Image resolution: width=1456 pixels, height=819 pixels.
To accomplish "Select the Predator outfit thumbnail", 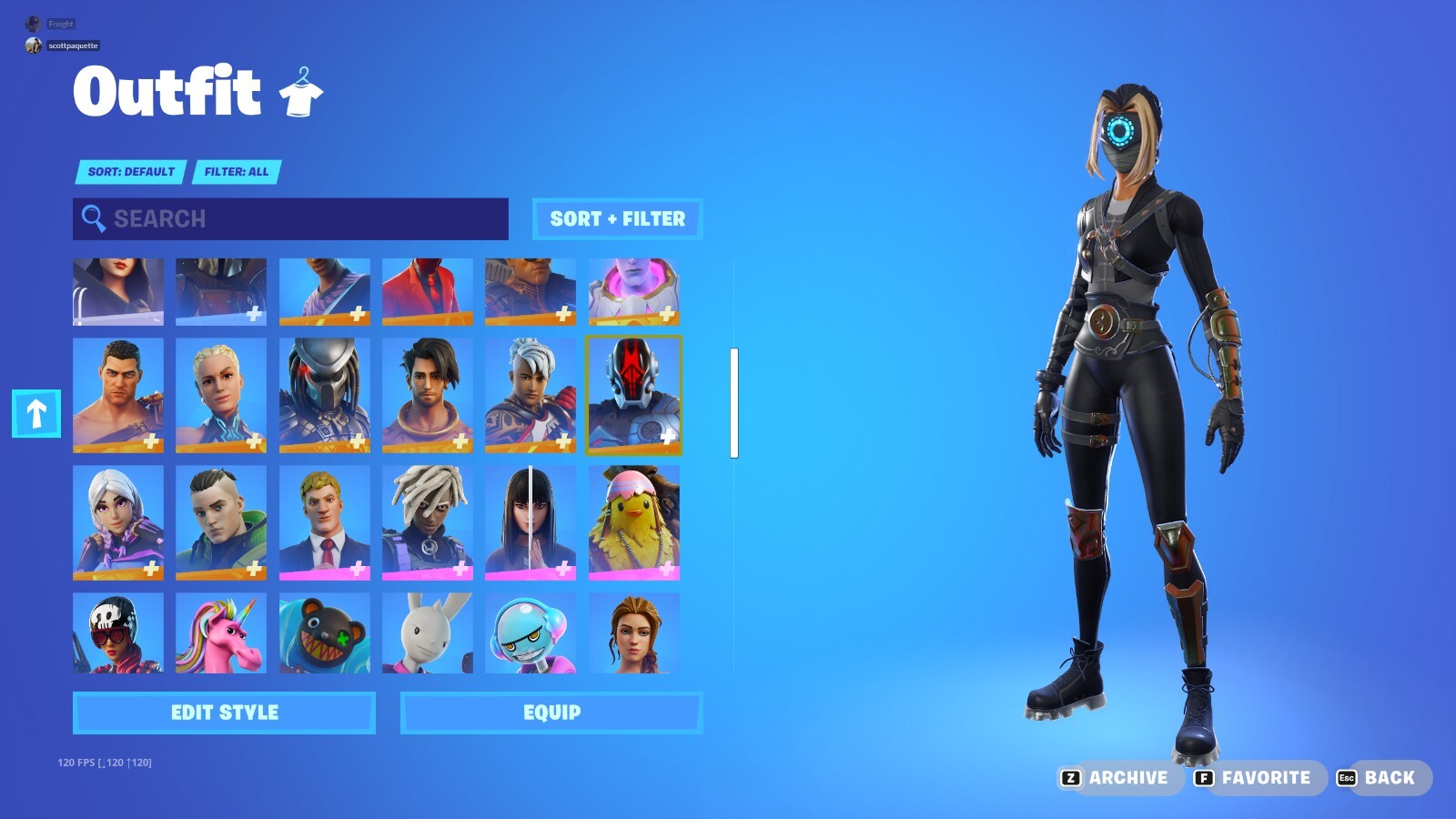I will pyautogui.click(x=325, y=395).
